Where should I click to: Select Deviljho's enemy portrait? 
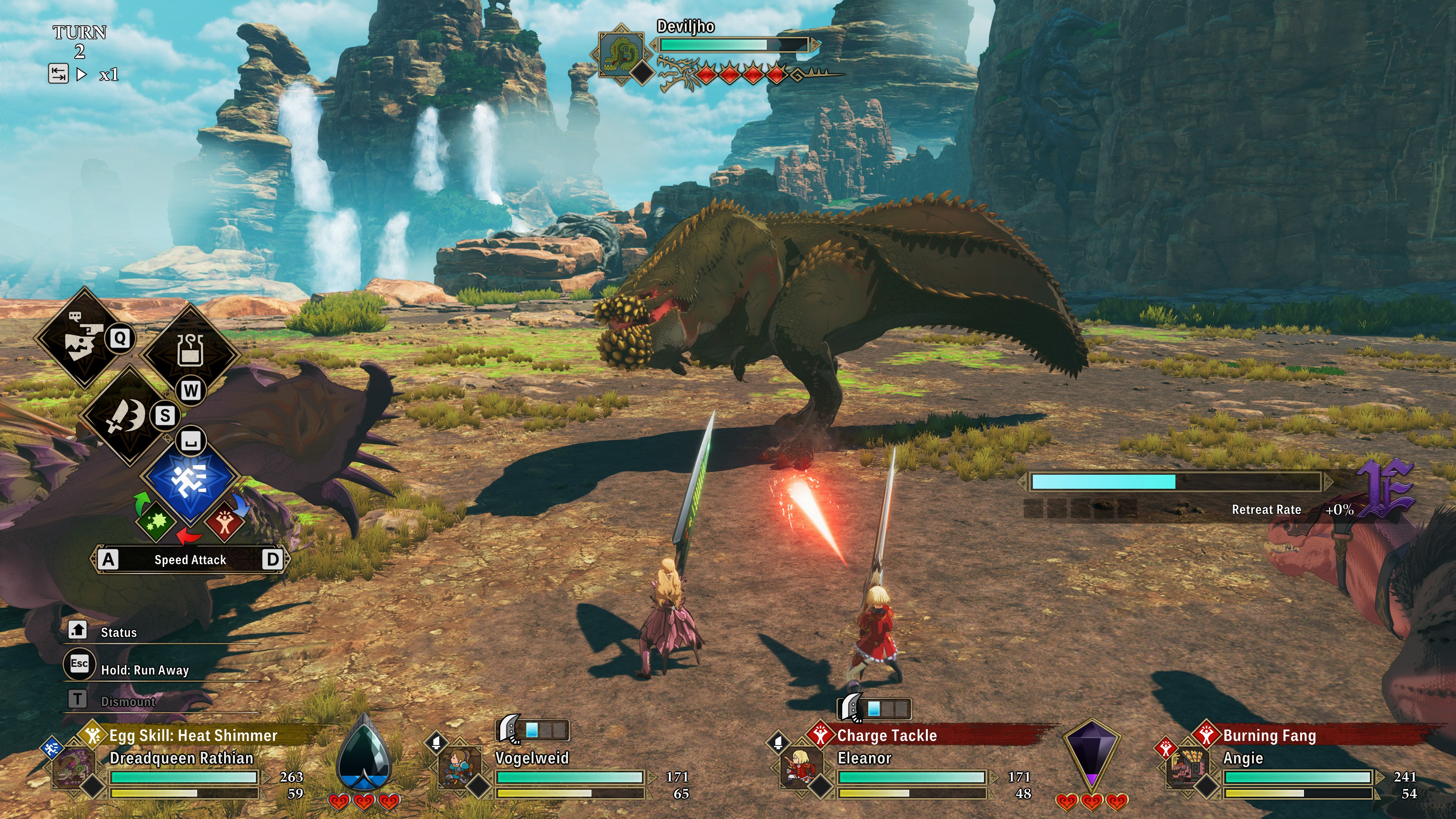point(621,54)
